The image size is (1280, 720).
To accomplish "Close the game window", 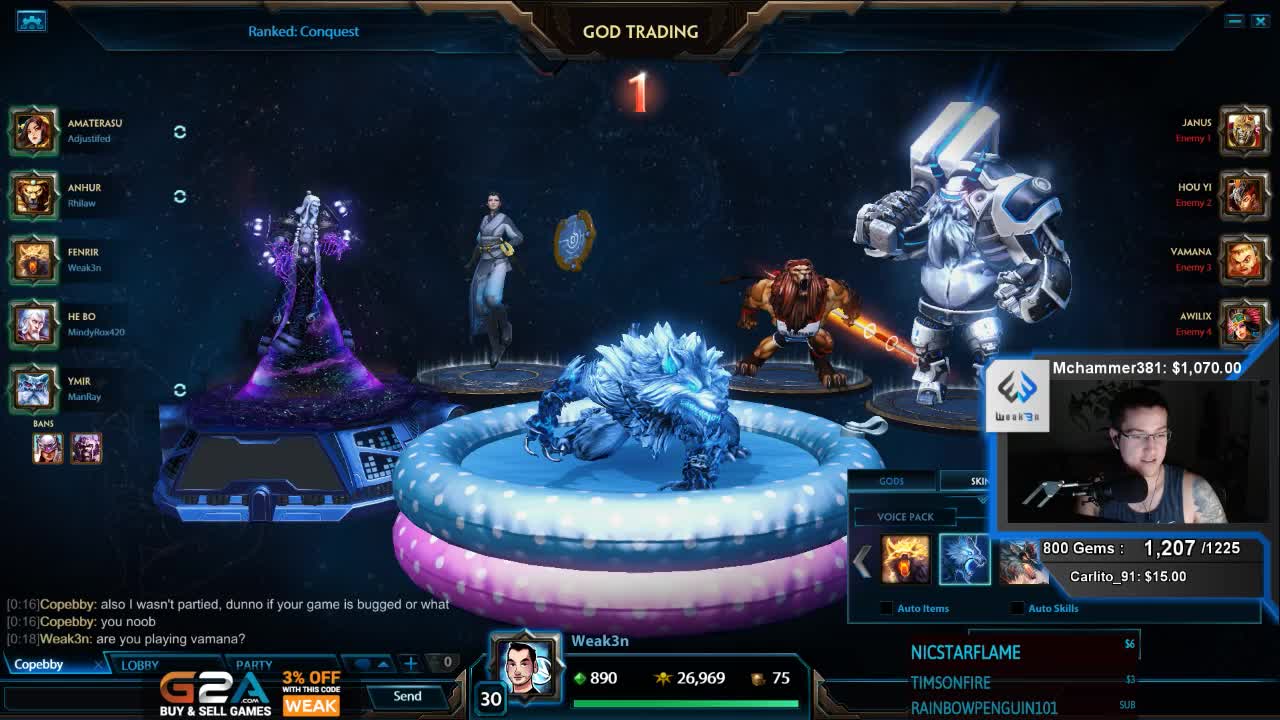I will [1260, 21].
